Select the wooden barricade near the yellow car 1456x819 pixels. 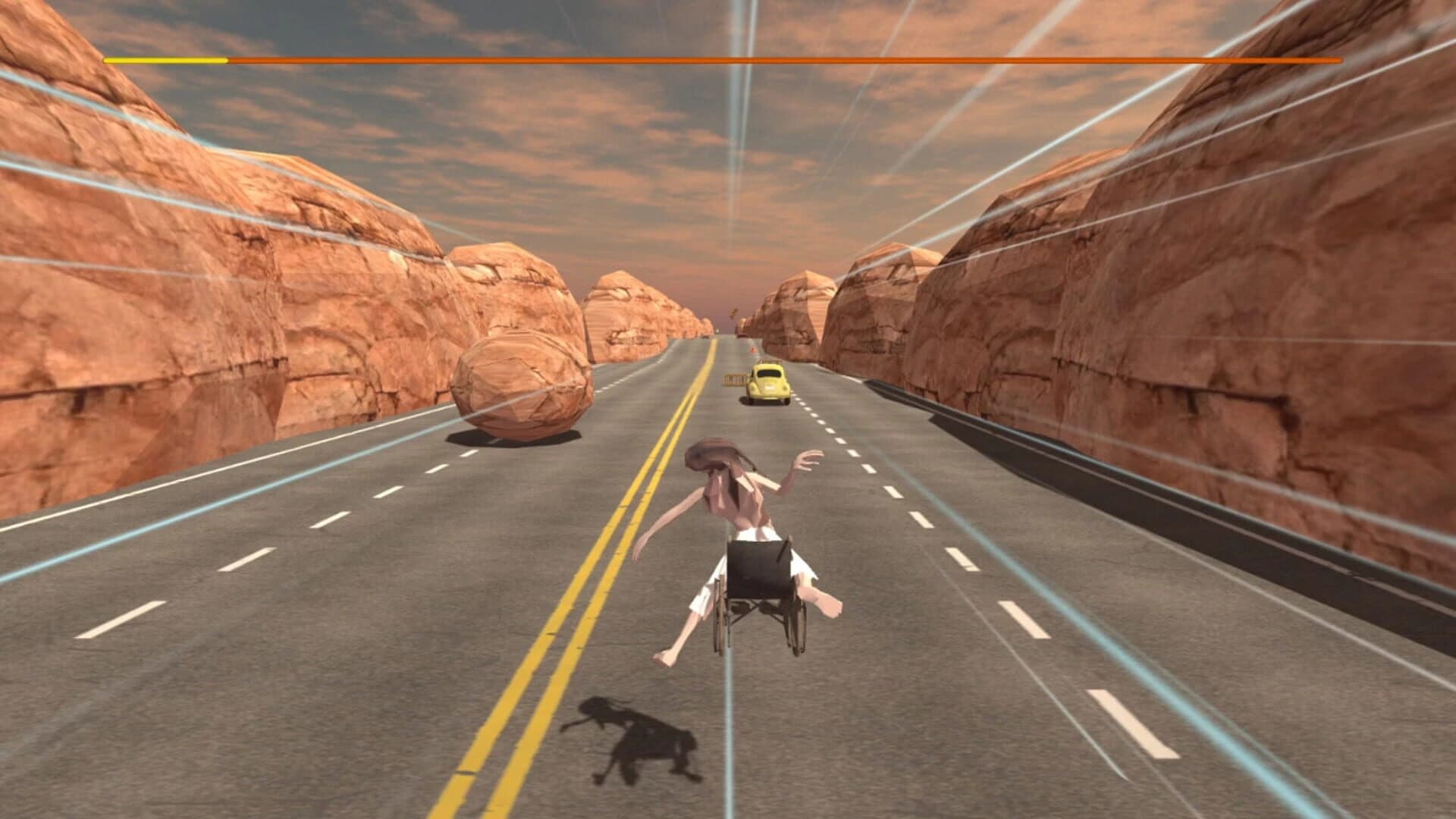[735, 379]
